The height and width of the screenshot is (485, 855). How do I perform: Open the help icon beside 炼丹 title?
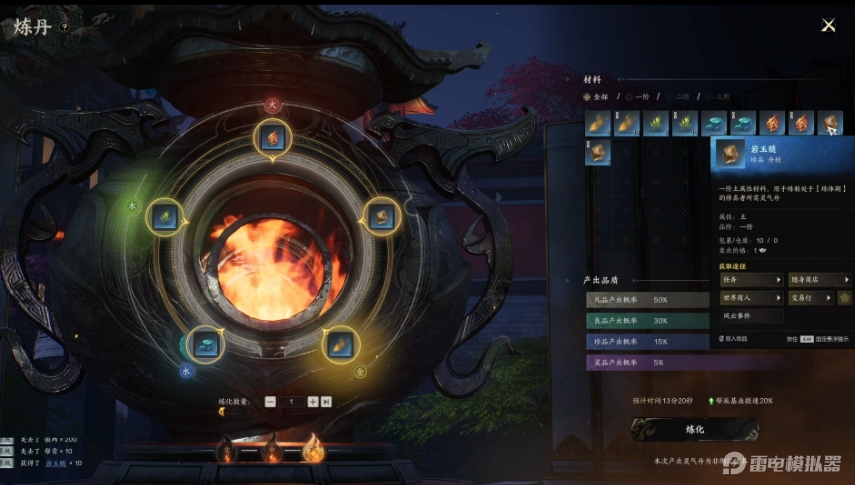(65, 28)
